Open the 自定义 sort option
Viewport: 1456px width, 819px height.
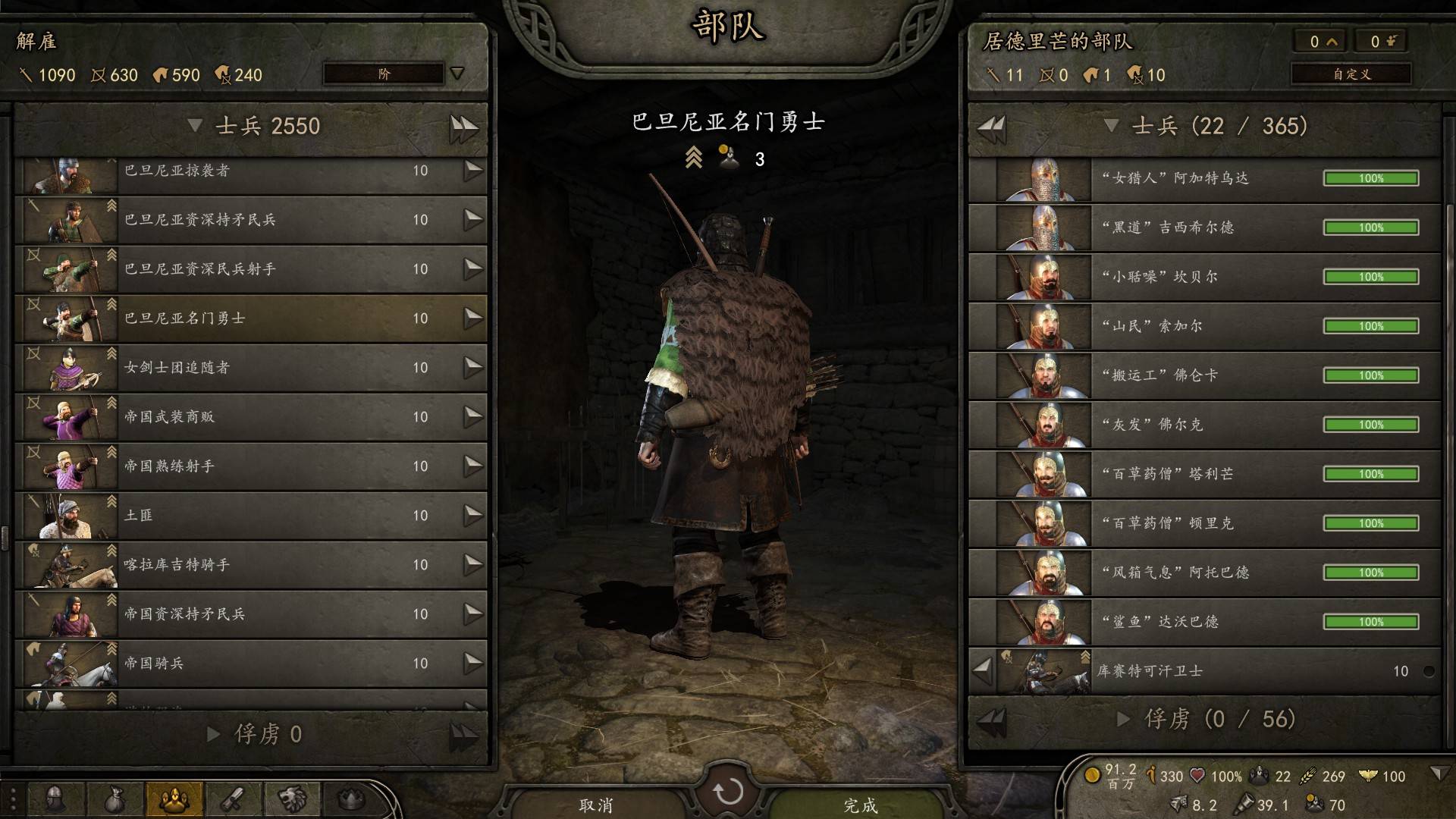pos(1351,74)
